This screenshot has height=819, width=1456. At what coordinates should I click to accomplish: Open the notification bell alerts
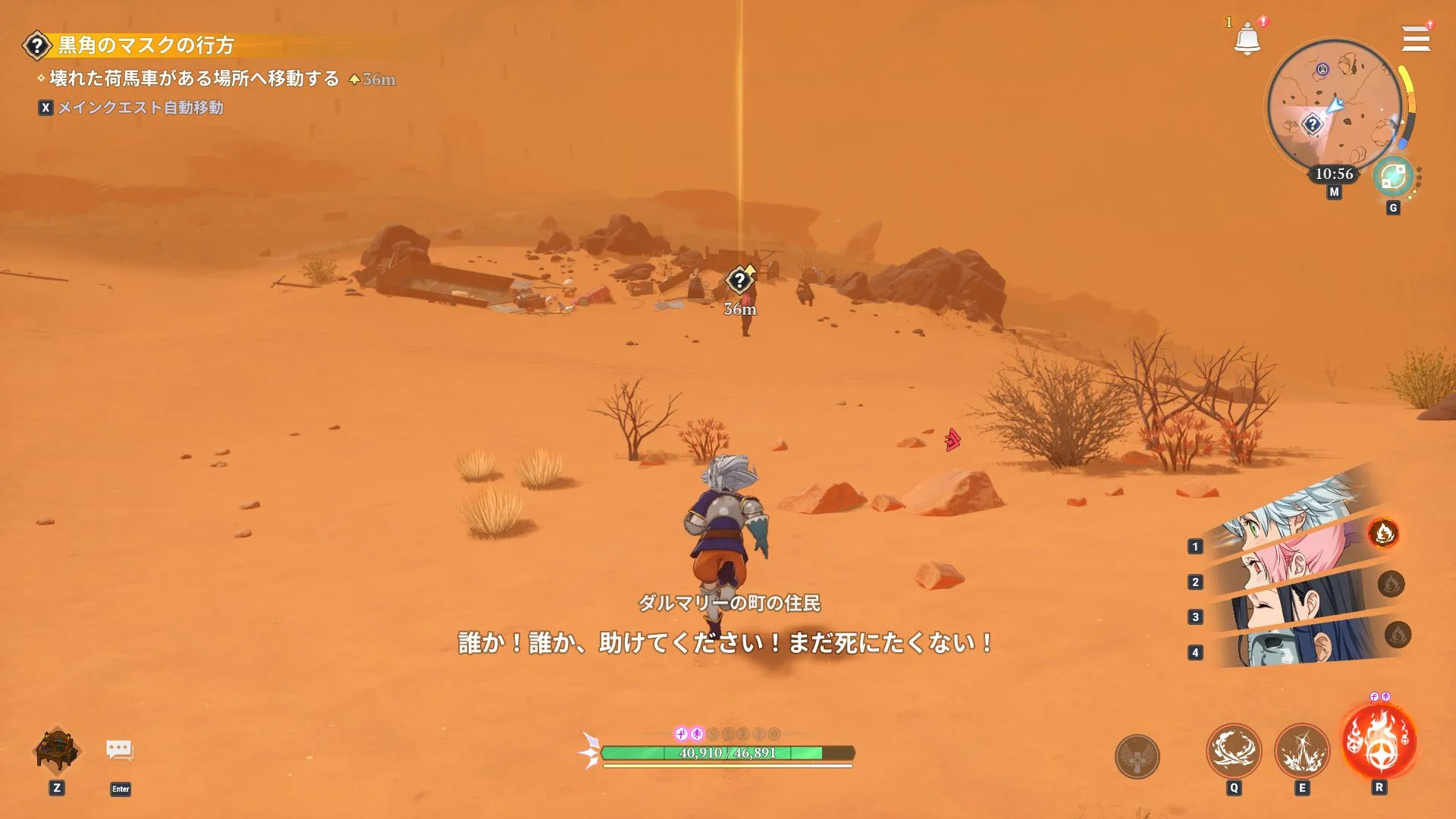1247,37
